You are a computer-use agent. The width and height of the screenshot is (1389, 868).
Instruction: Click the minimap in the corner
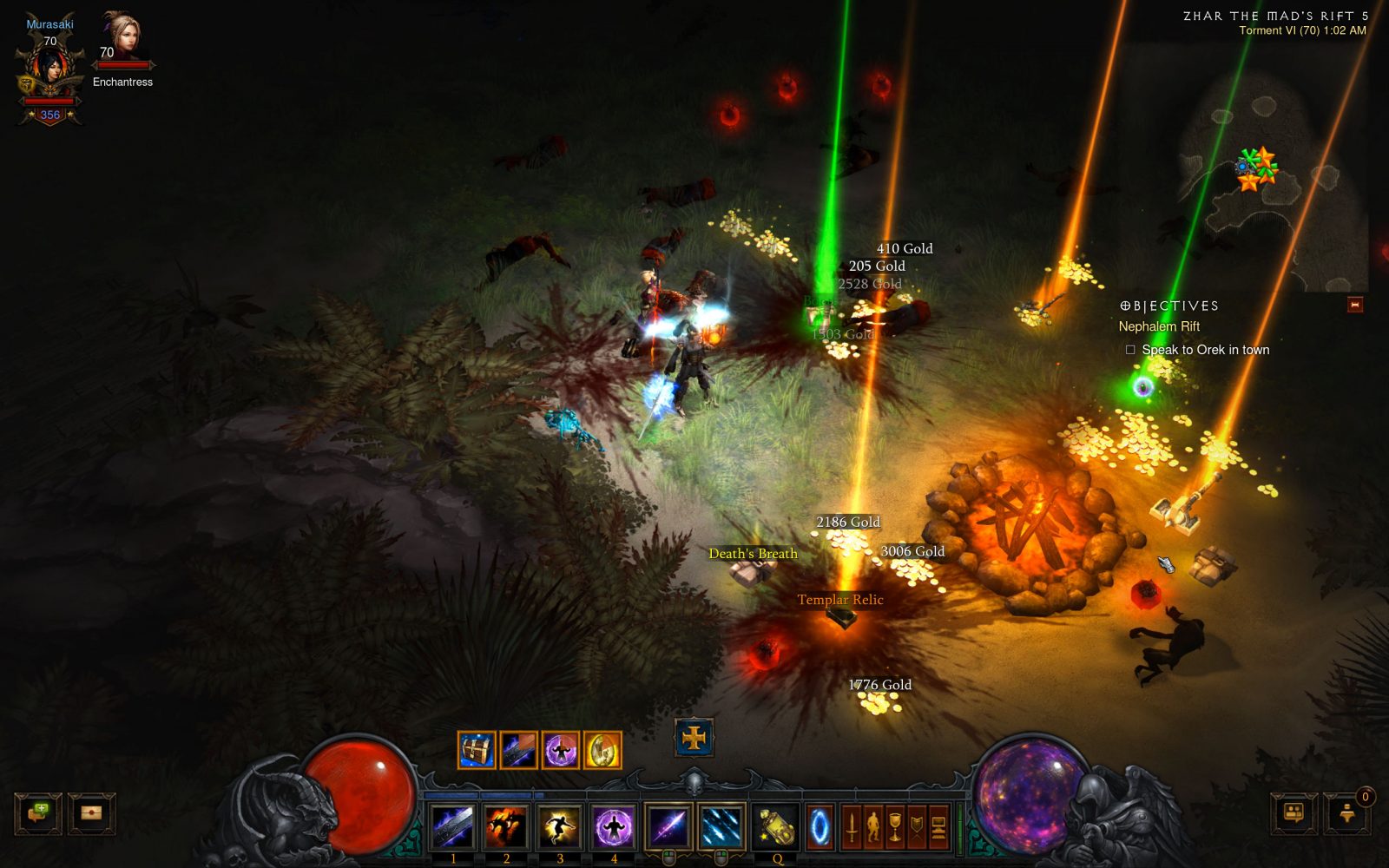pyautogui.click(x=1267, y=174)
